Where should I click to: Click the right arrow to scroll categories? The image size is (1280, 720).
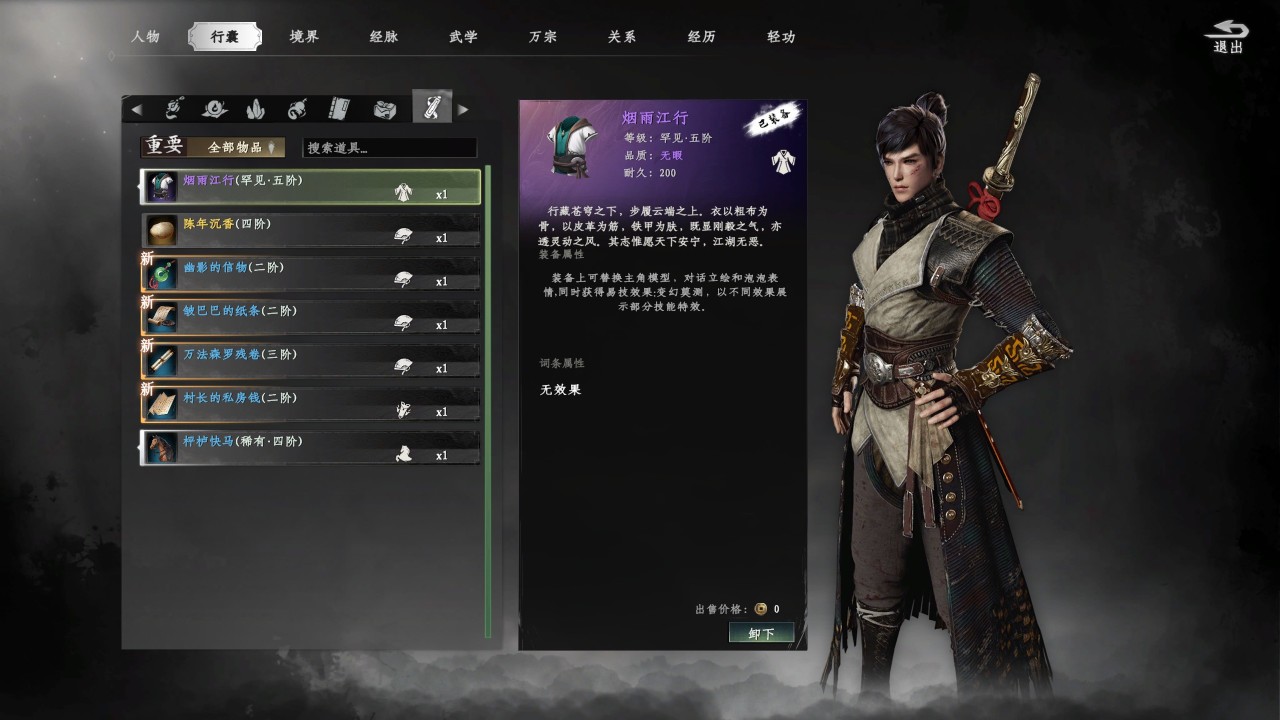(463, 107)
